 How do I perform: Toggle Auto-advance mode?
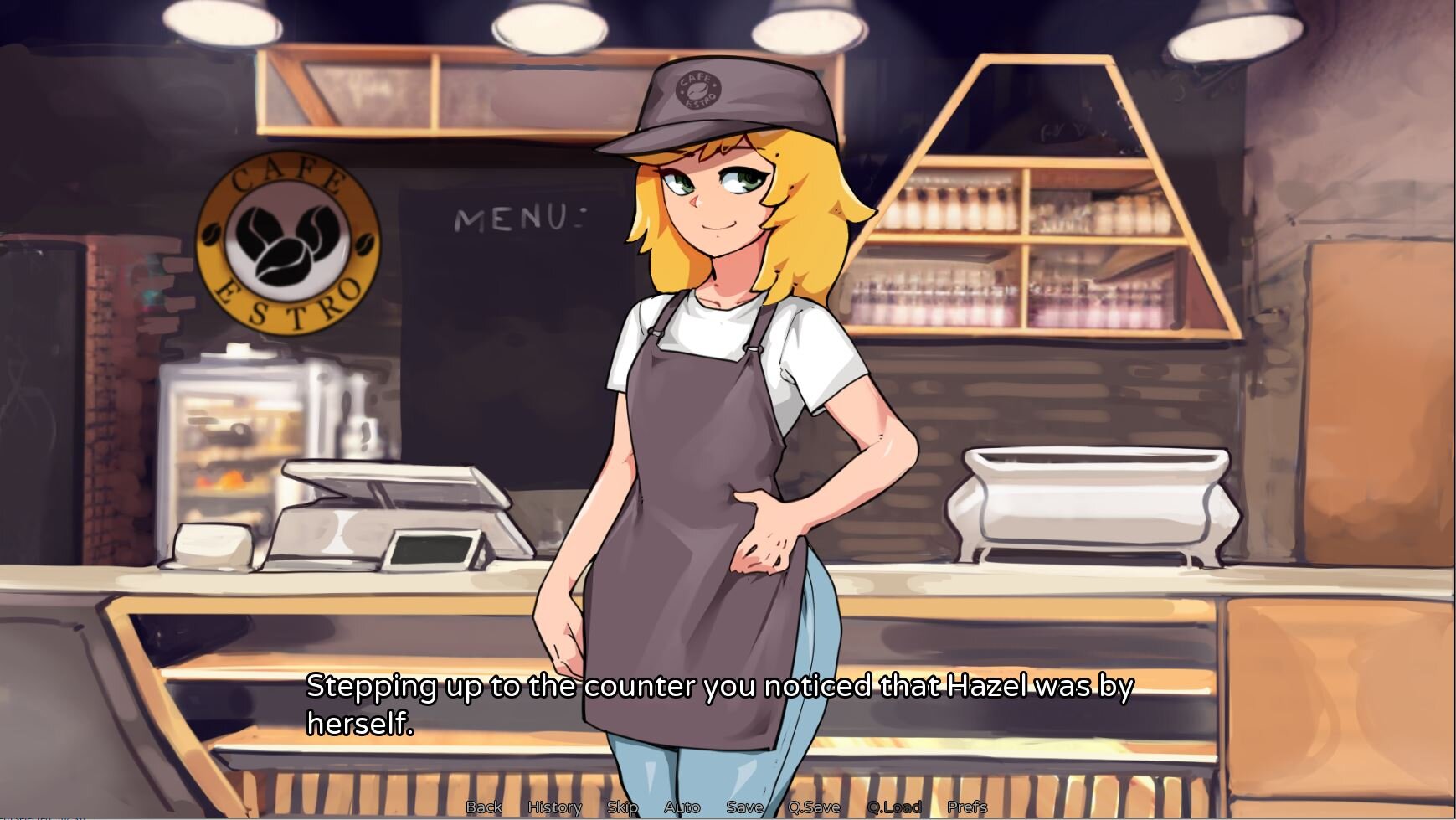(682, 807)
